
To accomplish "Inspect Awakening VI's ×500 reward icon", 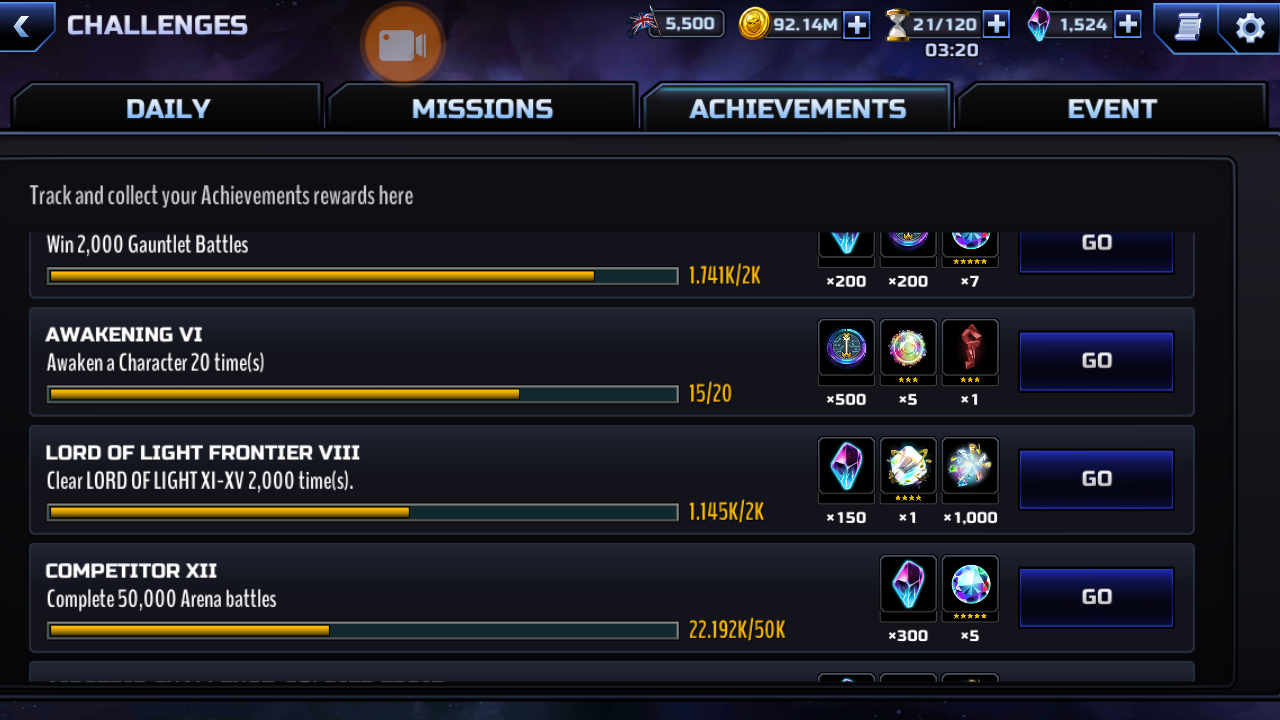I will (846, 348).
